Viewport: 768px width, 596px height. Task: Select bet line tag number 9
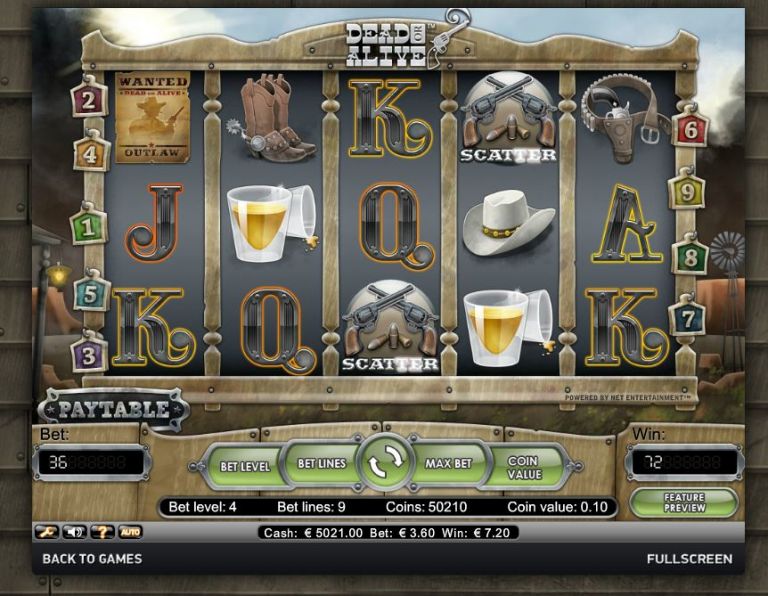(x=687, y=189)
